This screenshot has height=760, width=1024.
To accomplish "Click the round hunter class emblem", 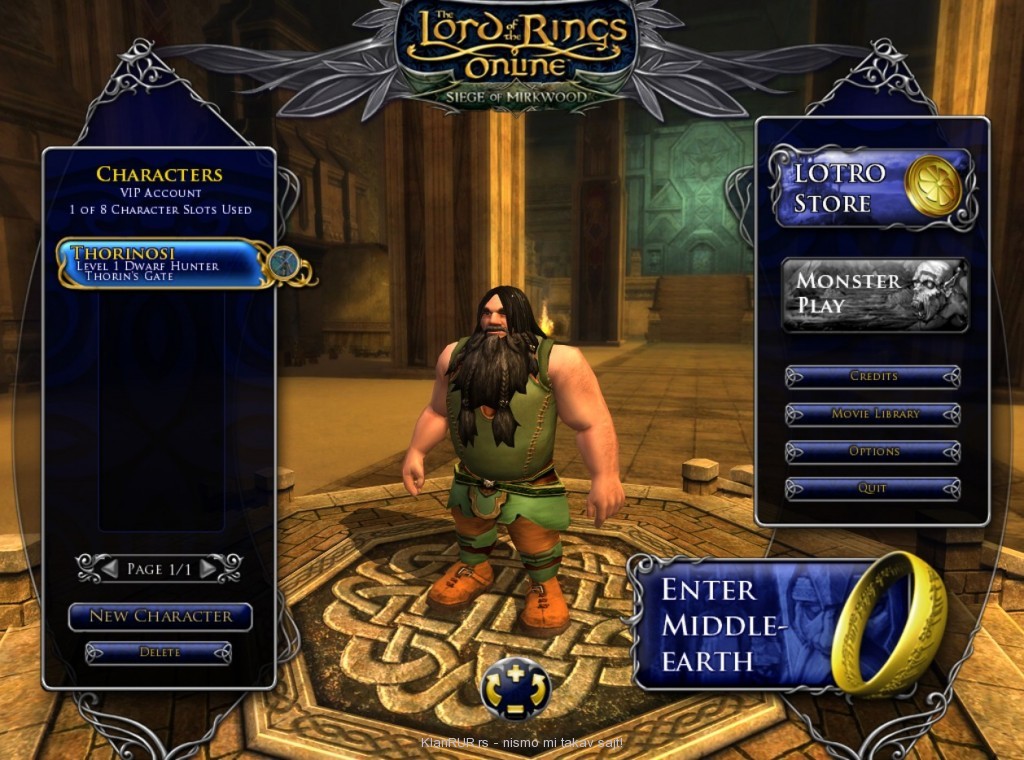I will point(283,263).
